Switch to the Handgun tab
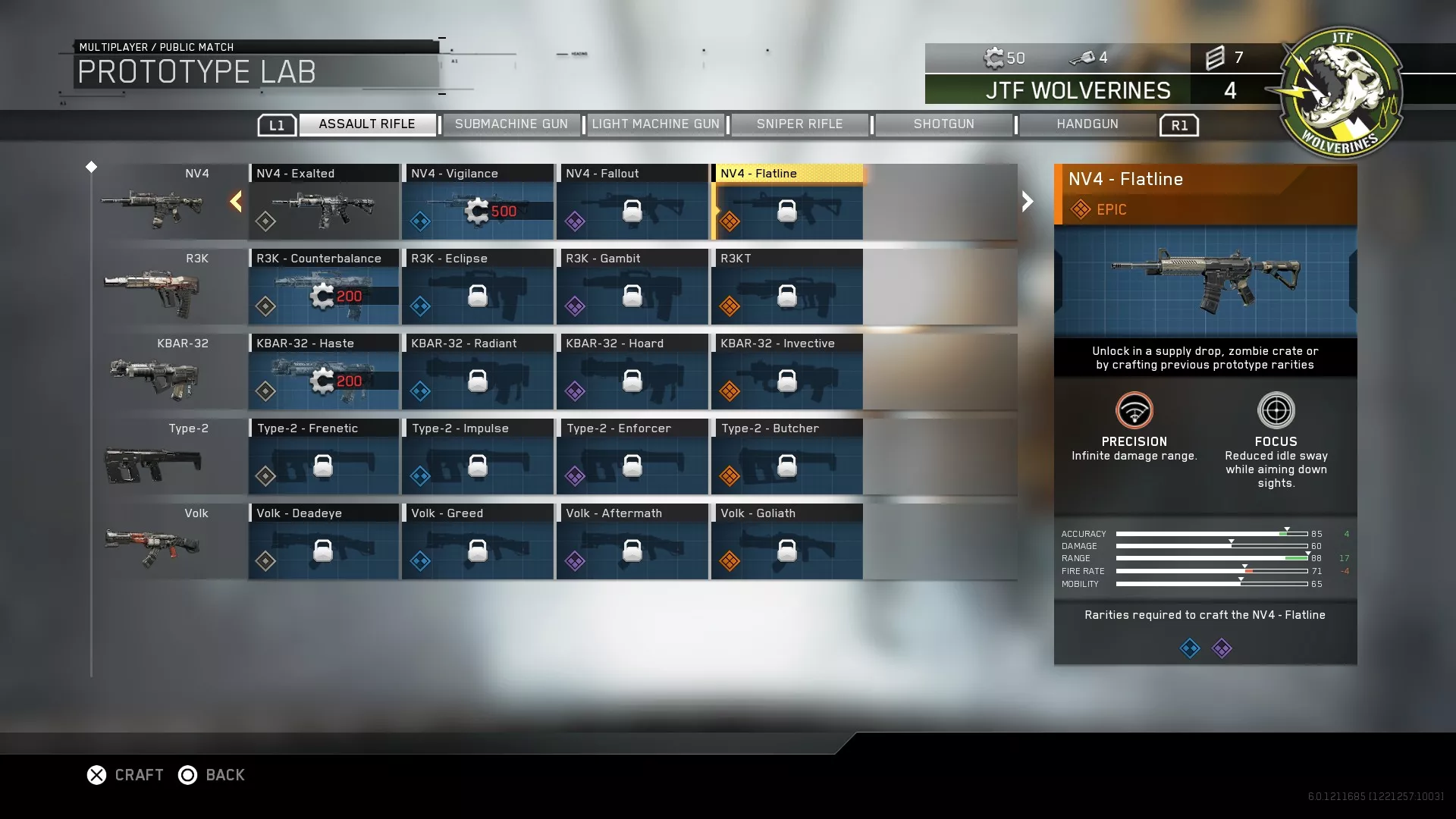1456x819 pixels. [x=1087, y=124]
